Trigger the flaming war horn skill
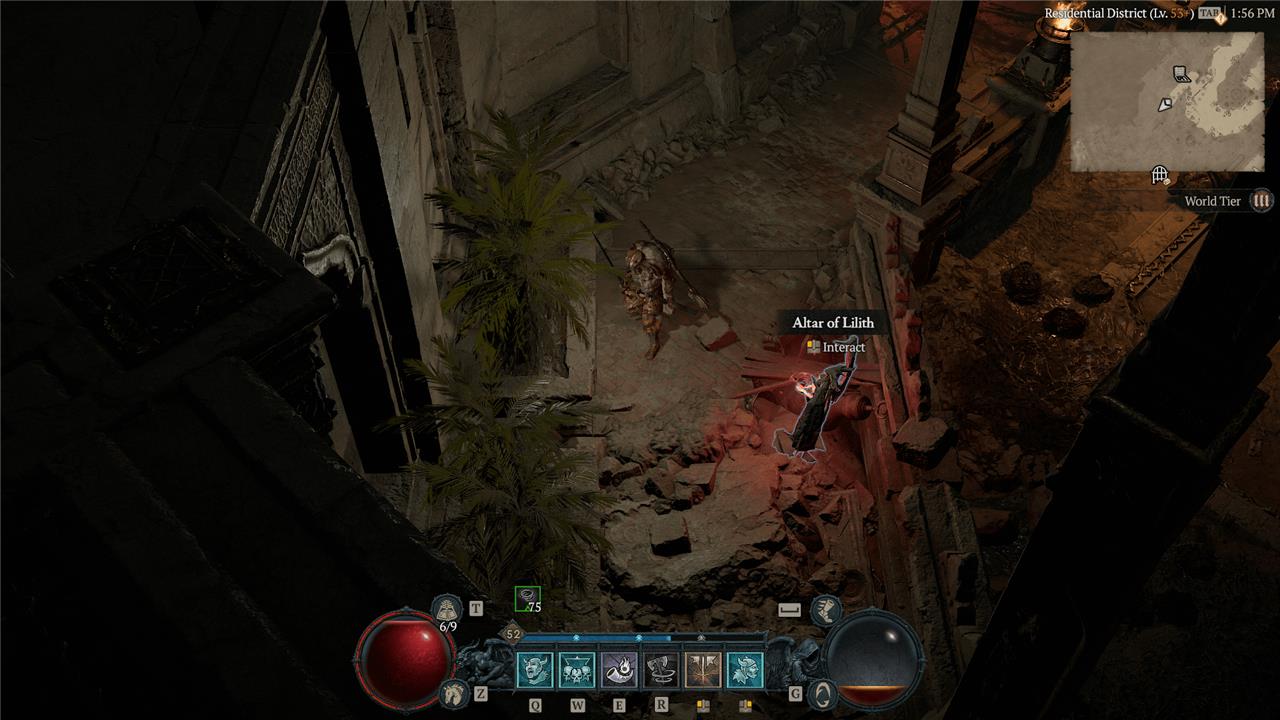Image resolution: width=1280 pixels, height=720 pixels. click(618, 670)
